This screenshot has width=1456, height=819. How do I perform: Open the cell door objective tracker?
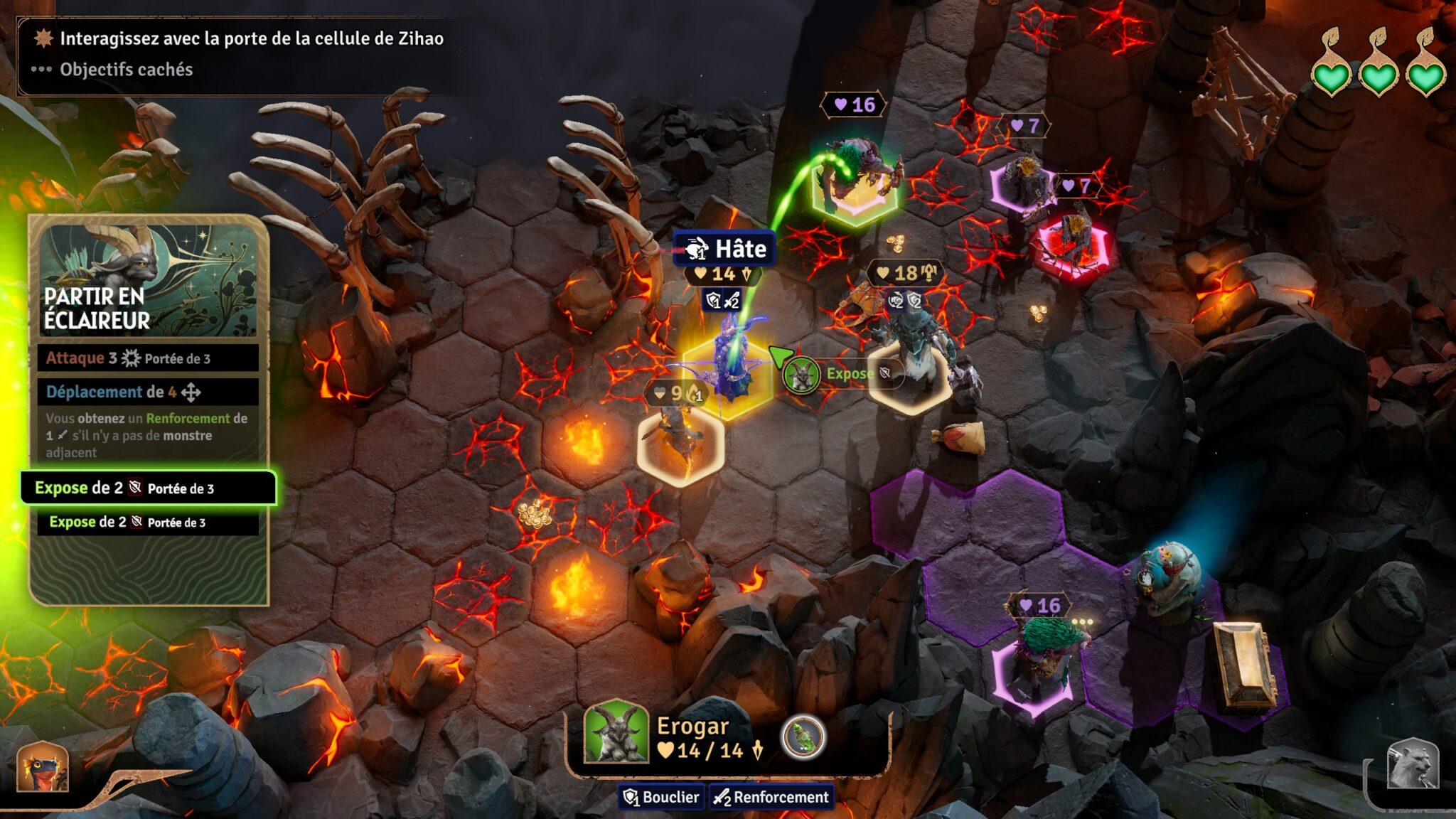[x=251, y=38]
